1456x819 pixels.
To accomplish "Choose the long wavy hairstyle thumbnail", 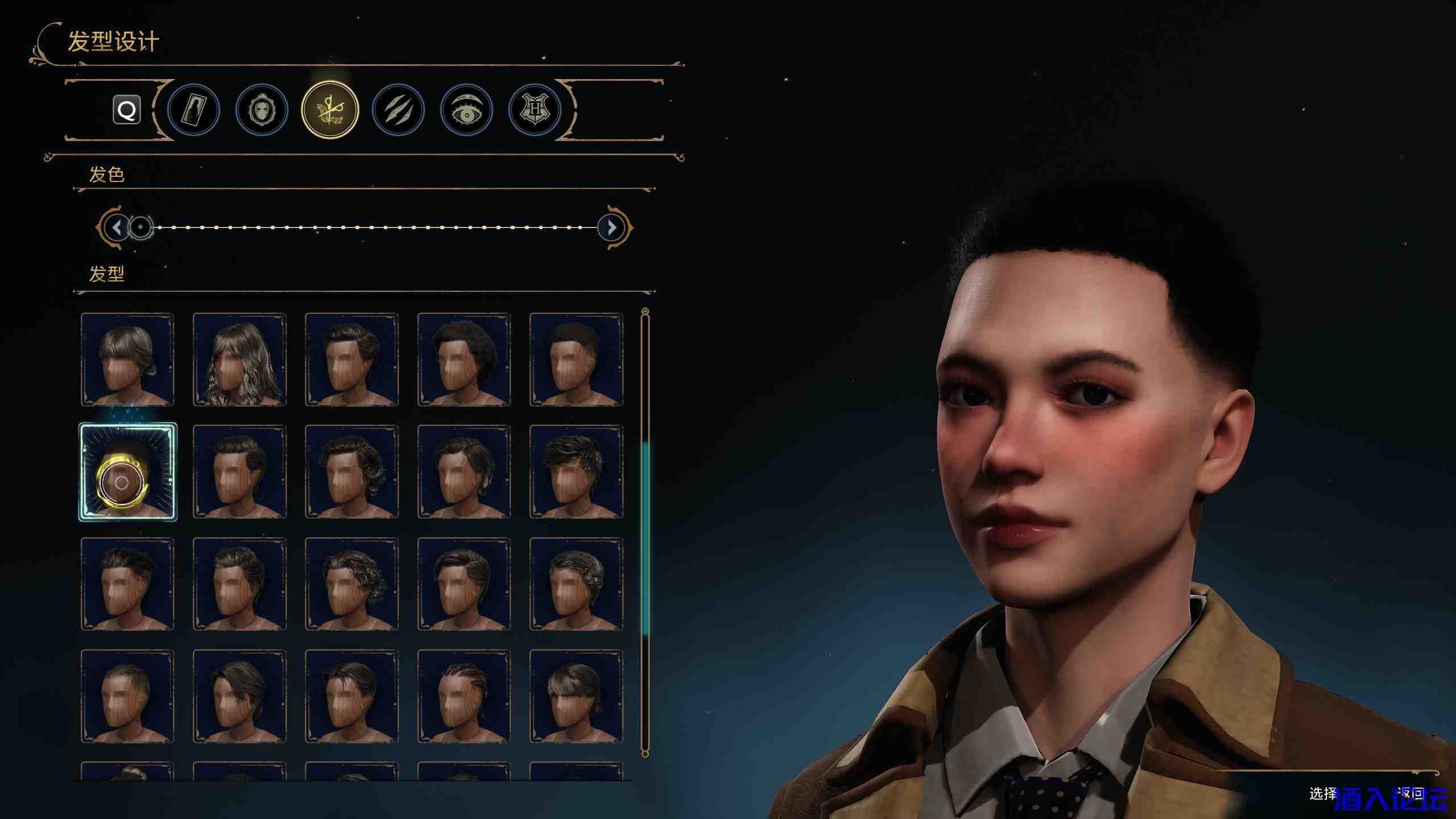I will (239, 359).
